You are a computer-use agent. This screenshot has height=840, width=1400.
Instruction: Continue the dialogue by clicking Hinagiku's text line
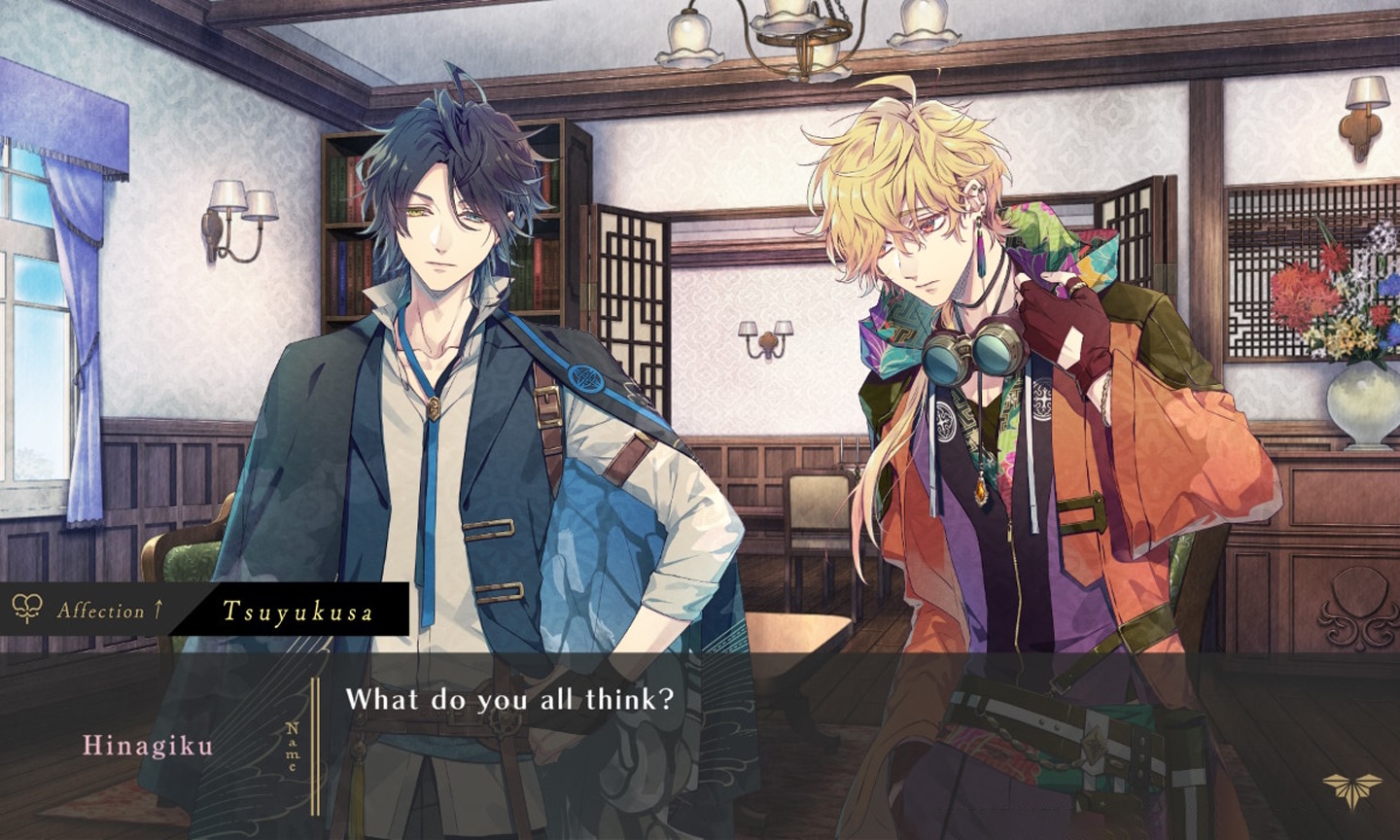(x=509, y=699)
